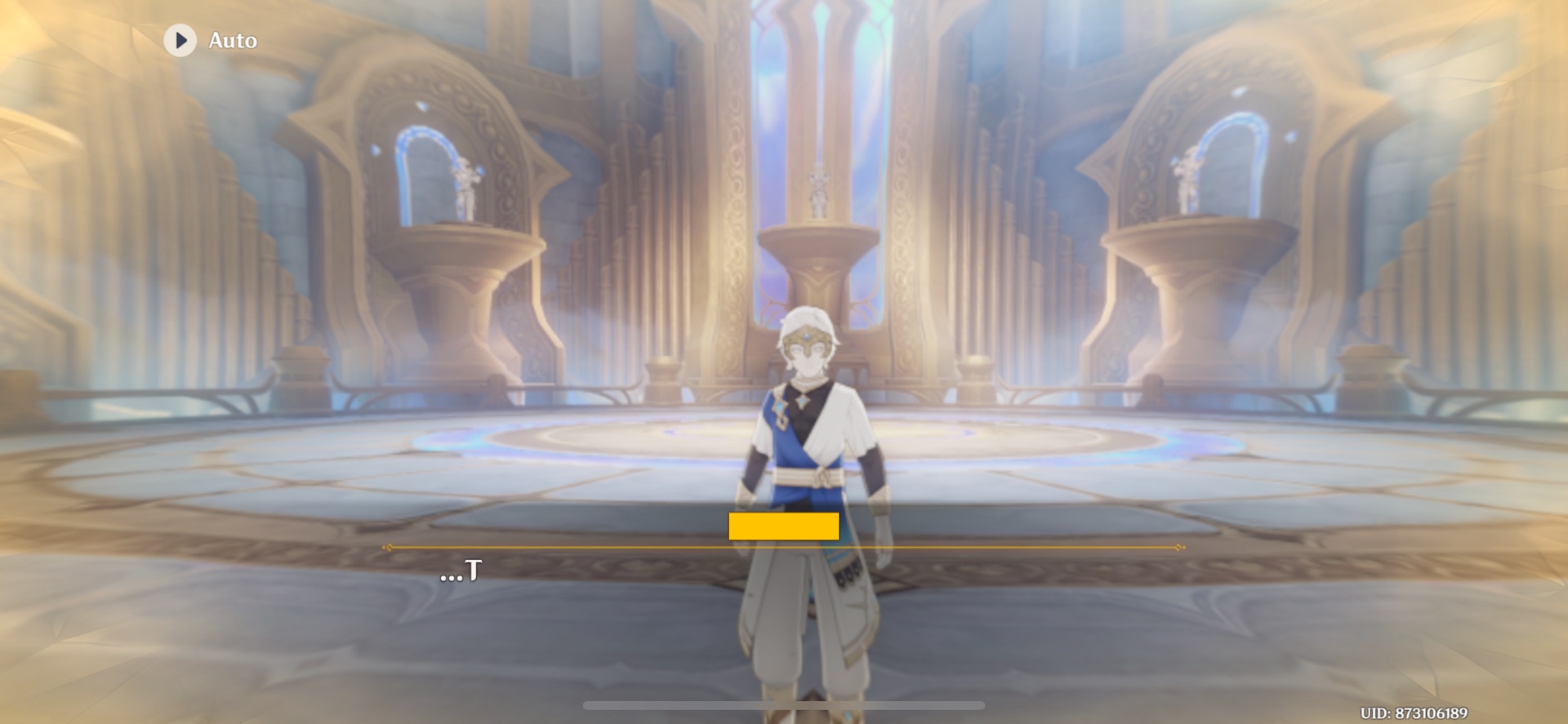Viewport: 1568px width, 724px height.
Task: Select the white circular play icon top-left
Action: (181, 39)
